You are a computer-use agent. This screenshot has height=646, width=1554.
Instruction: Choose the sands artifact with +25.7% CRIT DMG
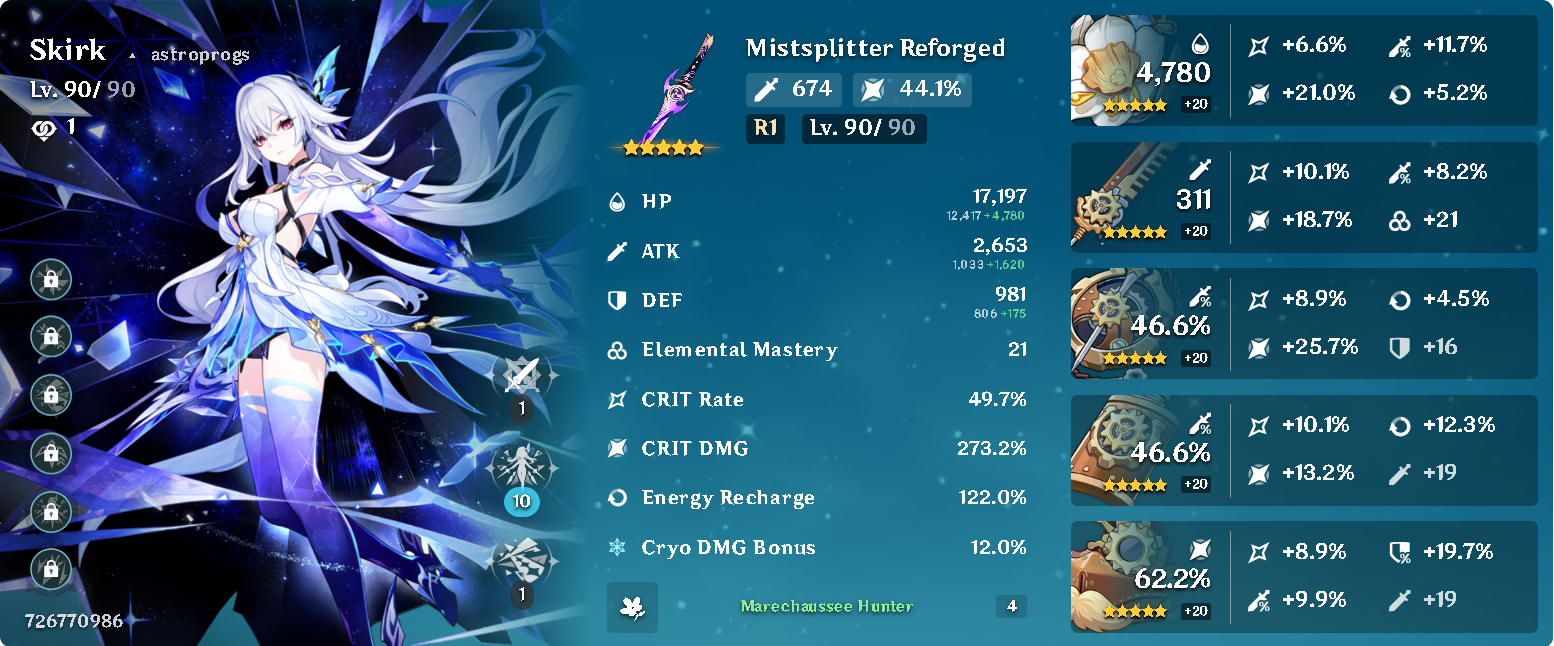coord(1120,322)
